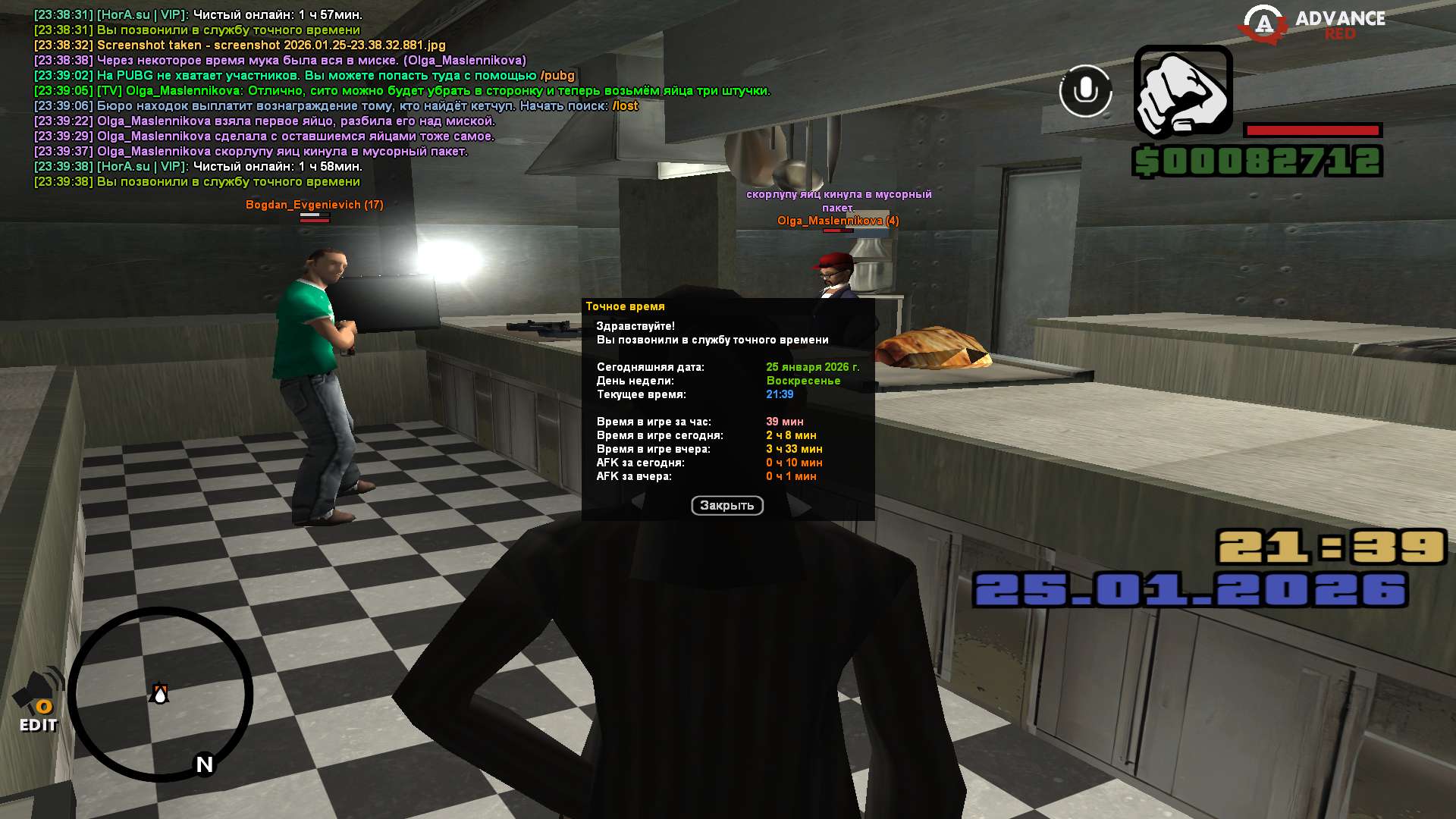Close the exact time dialog
This screenshot has width=1456, height=819.
pyautogui.click(x=726, y=505)
